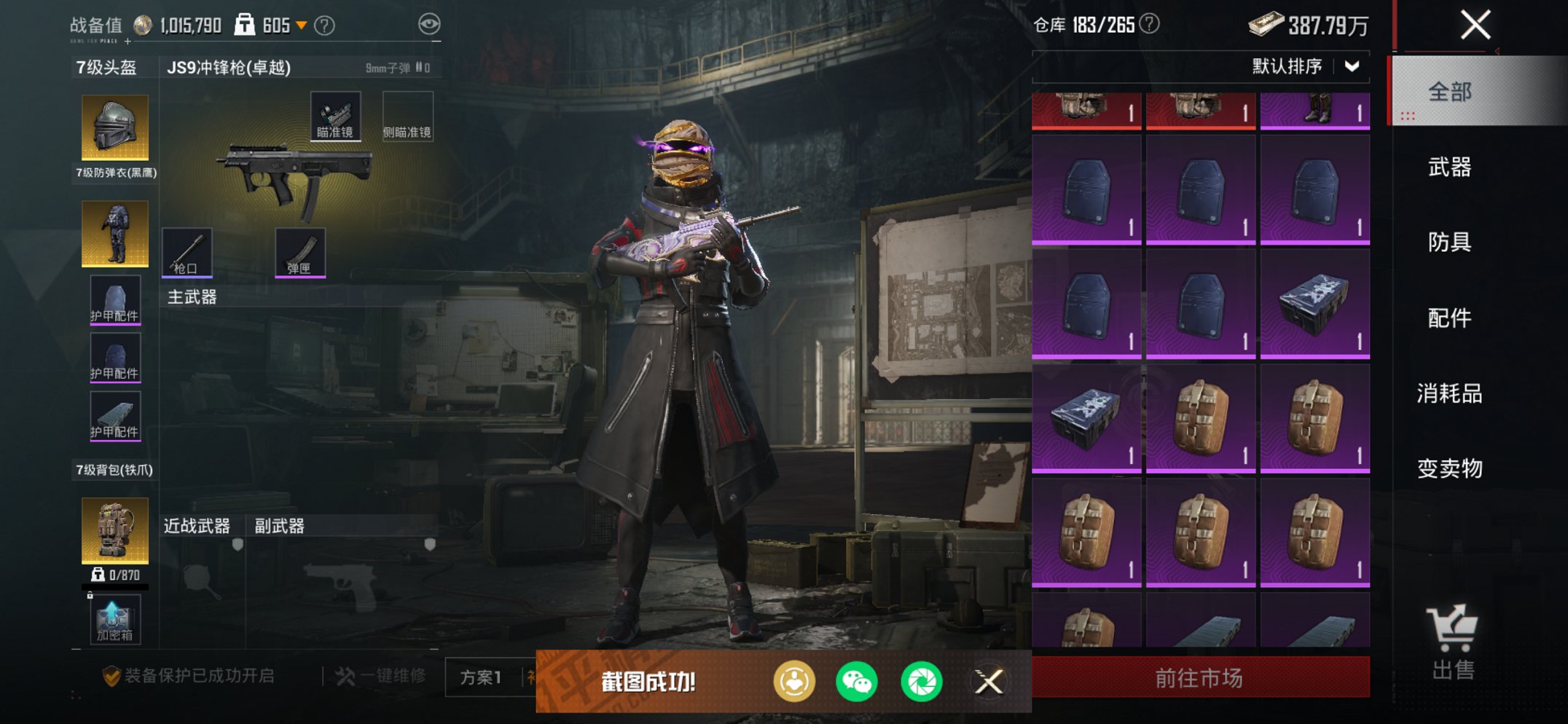Screen dimensions: 1568x724
Task: Select the 7级防弹衣 body armor slot
Action: pyautogui.click(x=115, y=233)
